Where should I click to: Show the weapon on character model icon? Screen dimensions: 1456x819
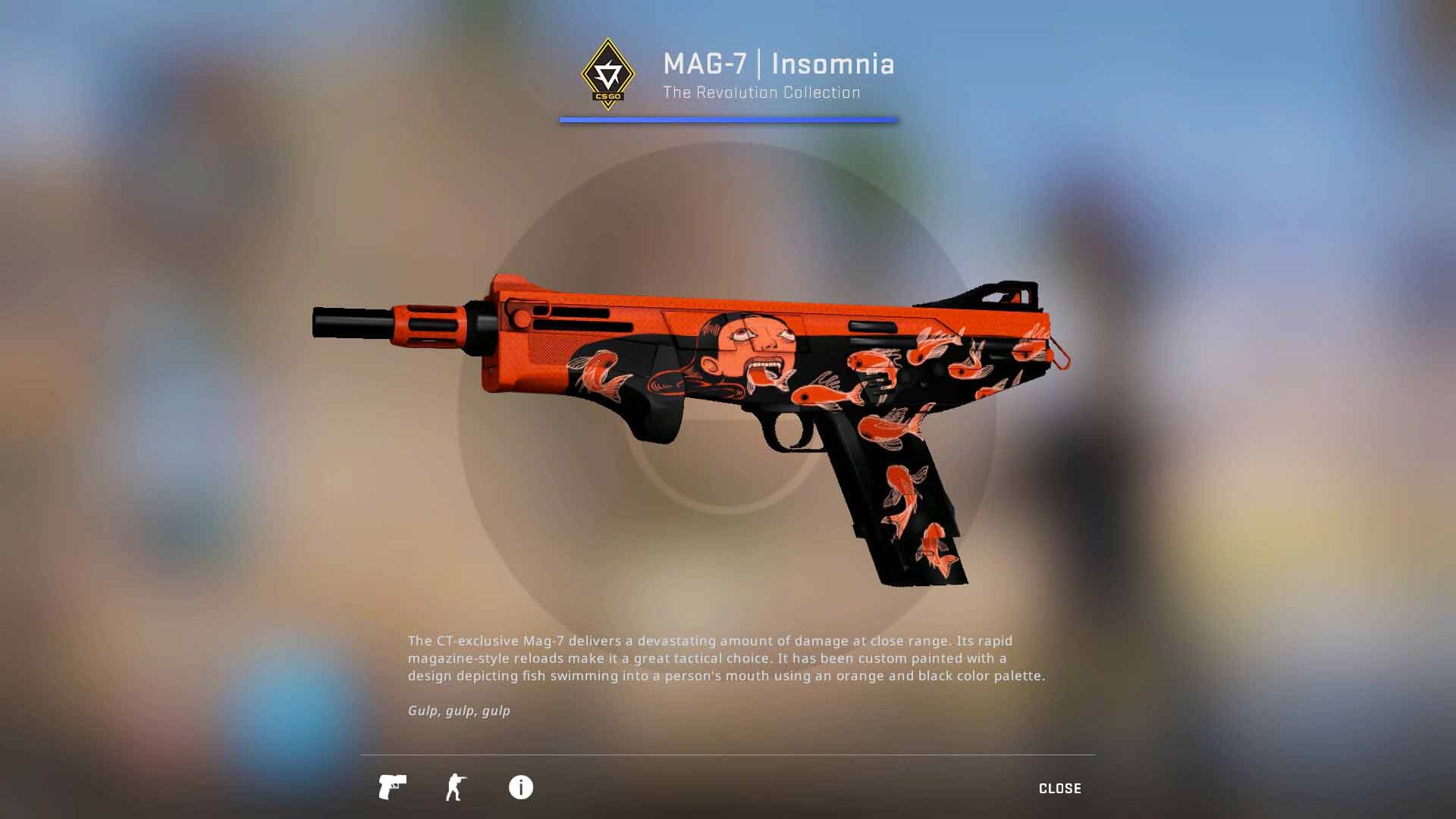pyautogui.click(x=456, y=787)
